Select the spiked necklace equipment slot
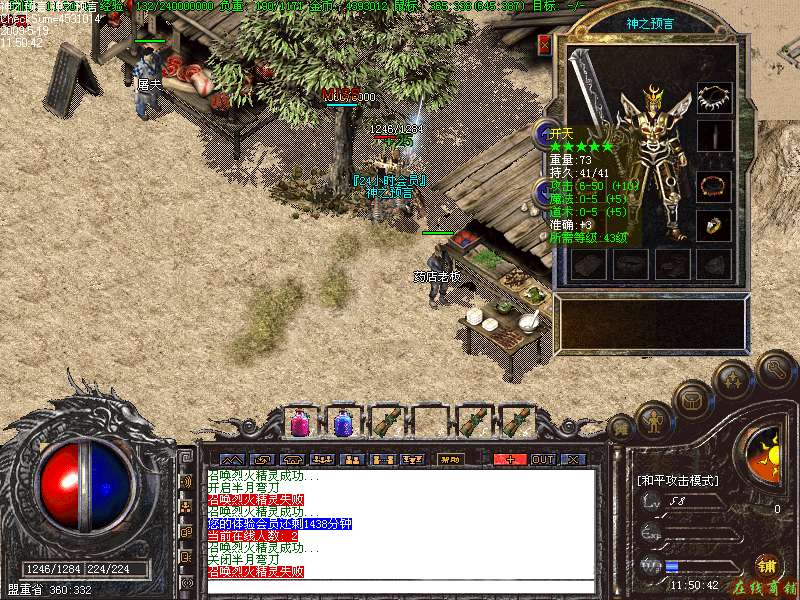Image resolution: width=800 pixels, height=600 pixels. [x=714, y=97]
